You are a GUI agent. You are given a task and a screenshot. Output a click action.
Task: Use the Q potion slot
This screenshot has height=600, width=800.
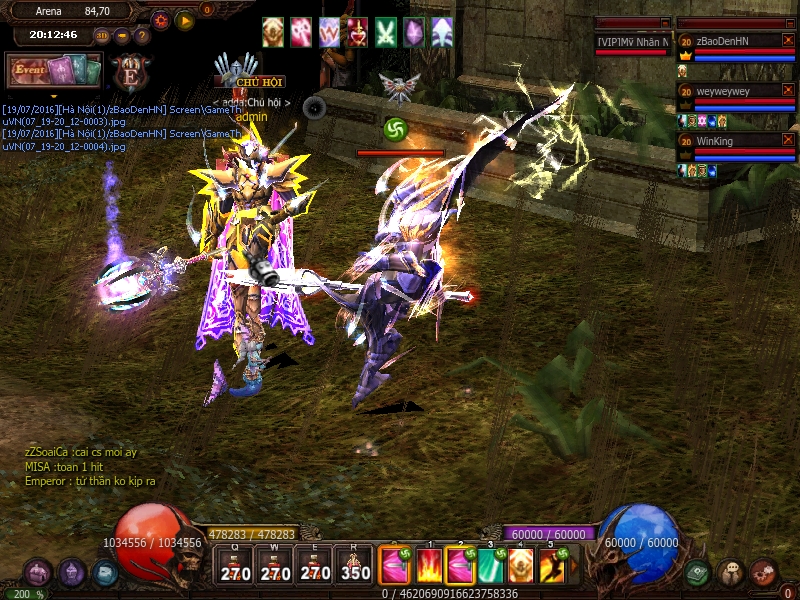(235, 566)
